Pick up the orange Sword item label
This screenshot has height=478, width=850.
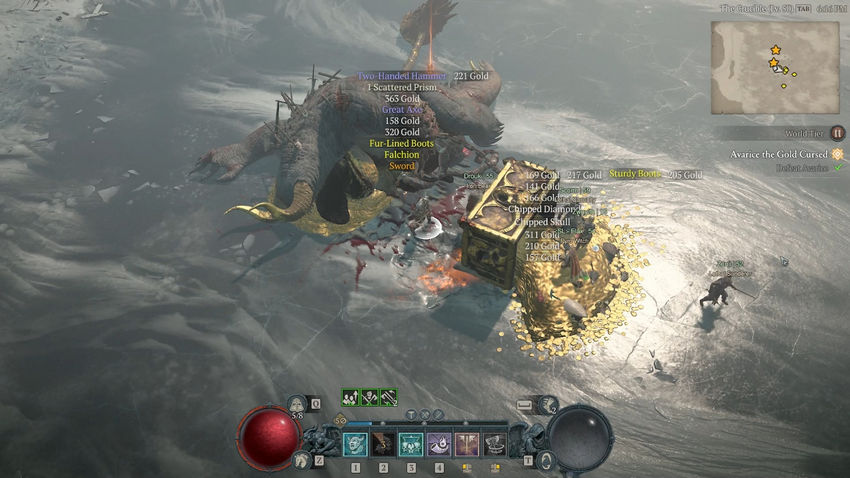[x=401, y=166]
